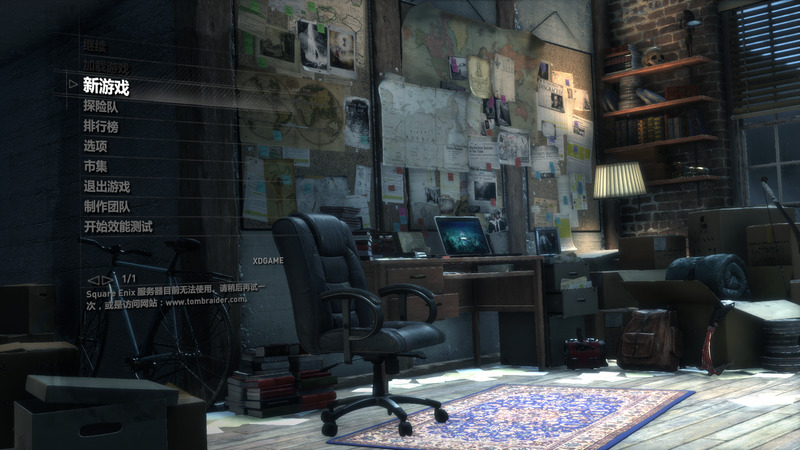800x450 pixels.
Task: Select the dimmed 加载游戏 load game entry
Action: 106,65
